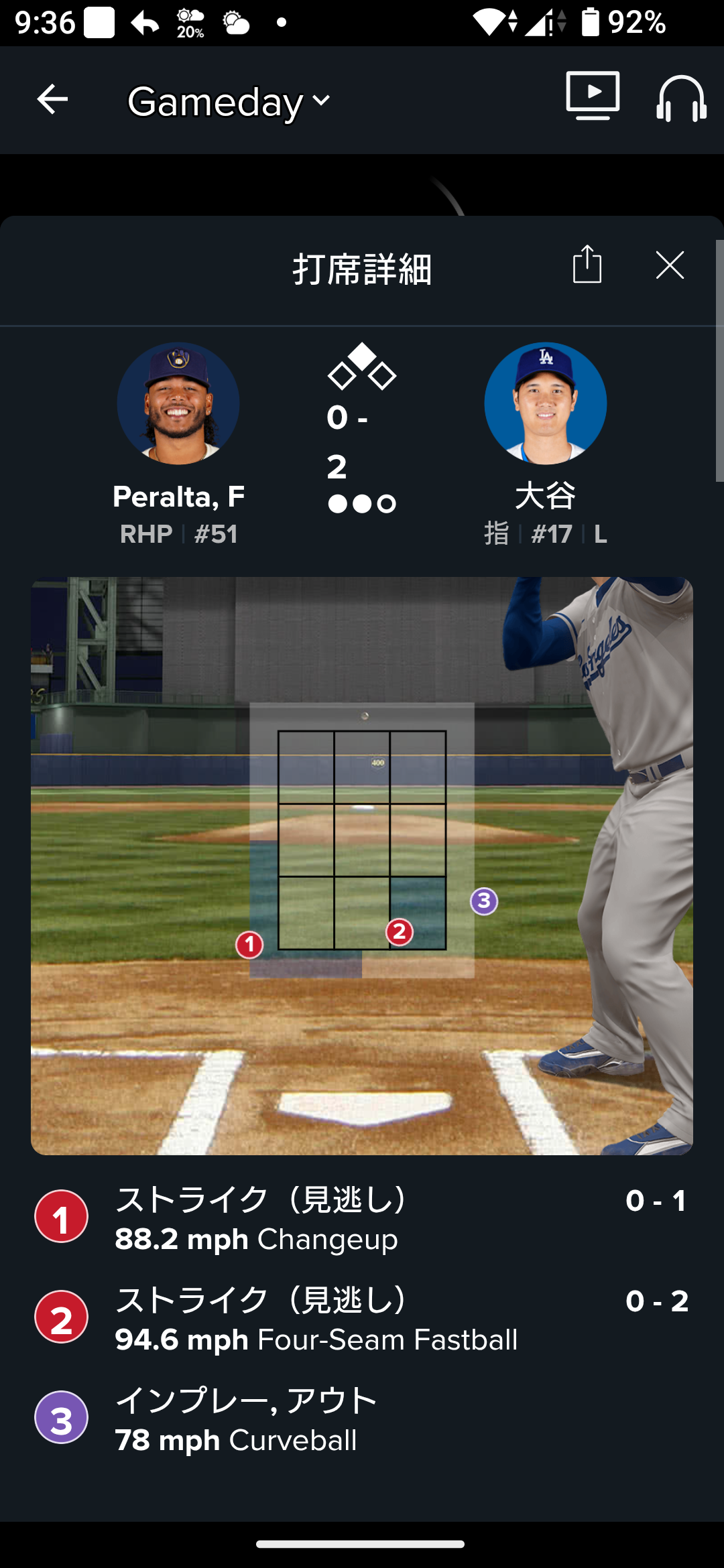Open the Gameday dropdown

[x=229, y=102]
